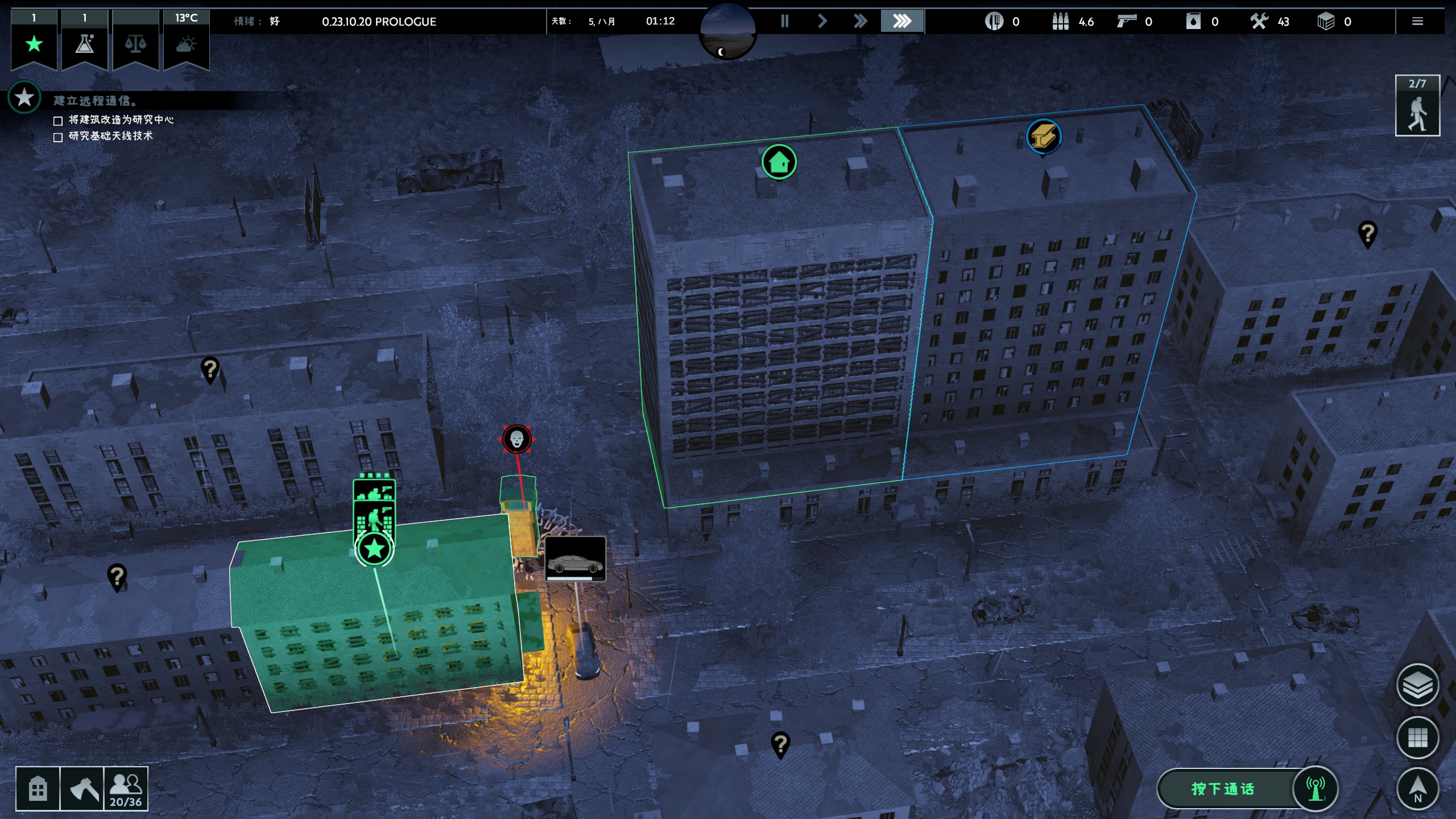Open the balance scales banner

click(x=135, y=43)
